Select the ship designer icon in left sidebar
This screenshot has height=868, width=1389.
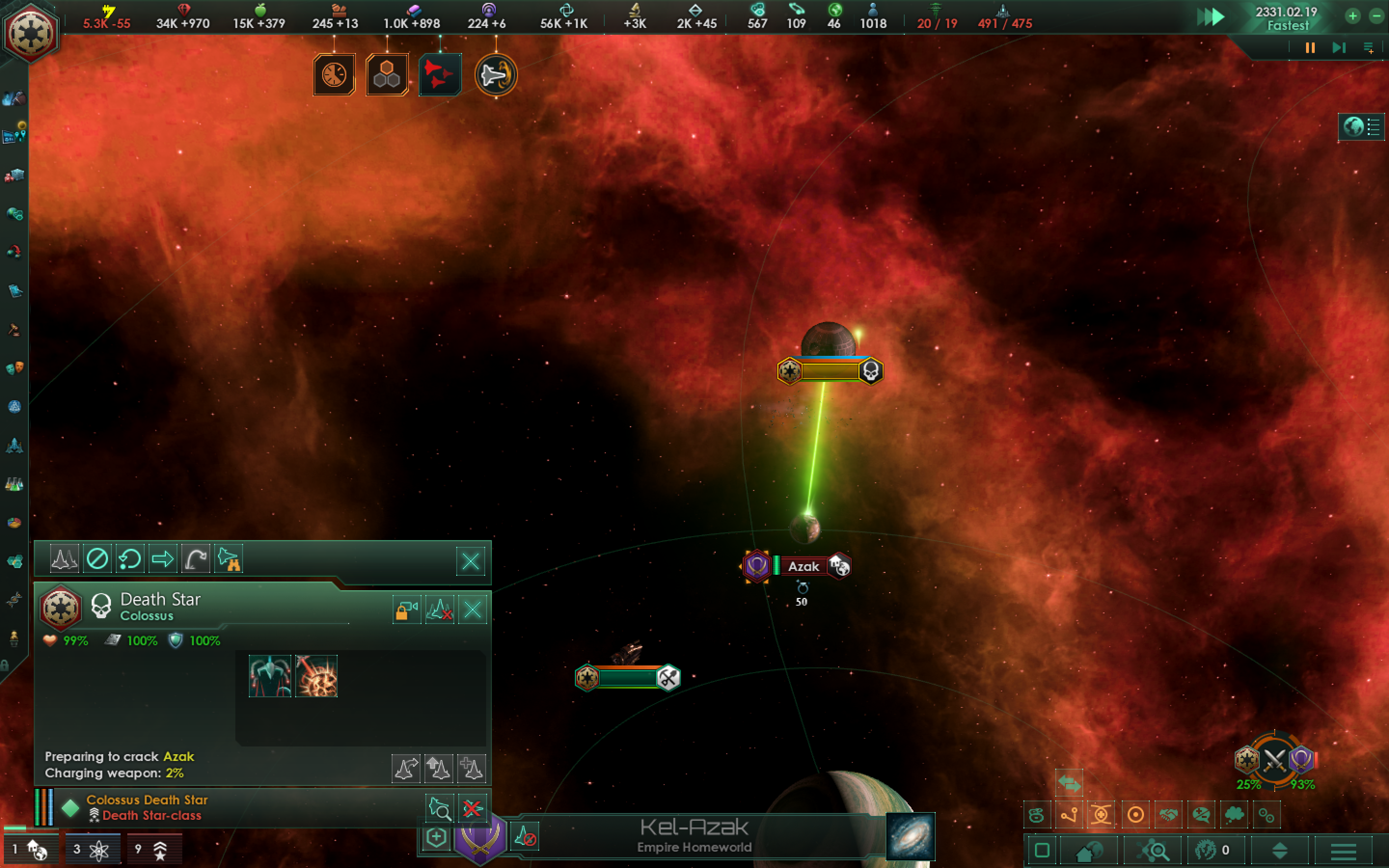point(14,446)
